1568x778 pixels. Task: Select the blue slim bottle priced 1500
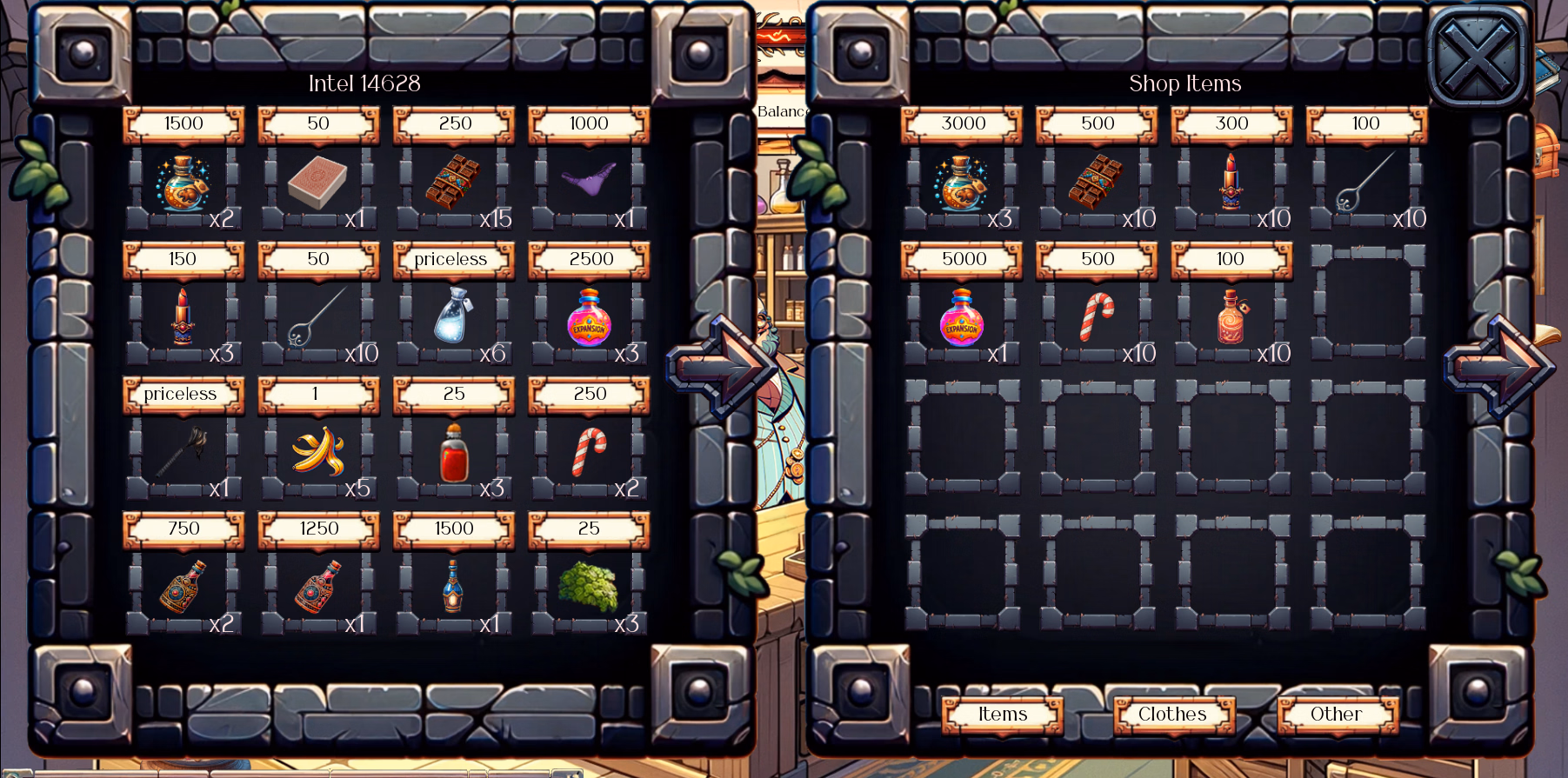[453, 587]
